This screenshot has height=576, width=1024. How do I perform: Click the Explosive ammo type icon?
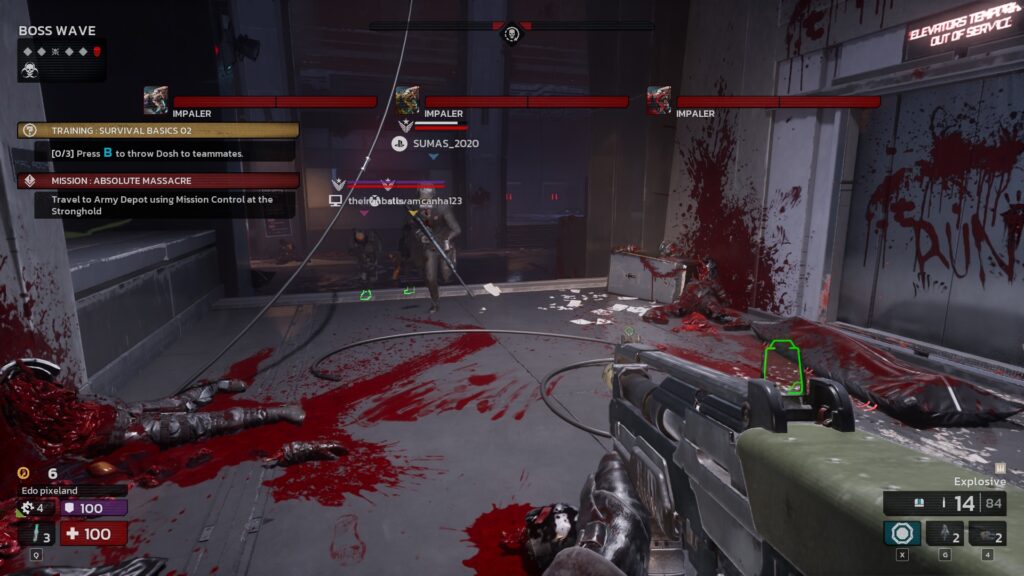click(x=1000, y=468)
